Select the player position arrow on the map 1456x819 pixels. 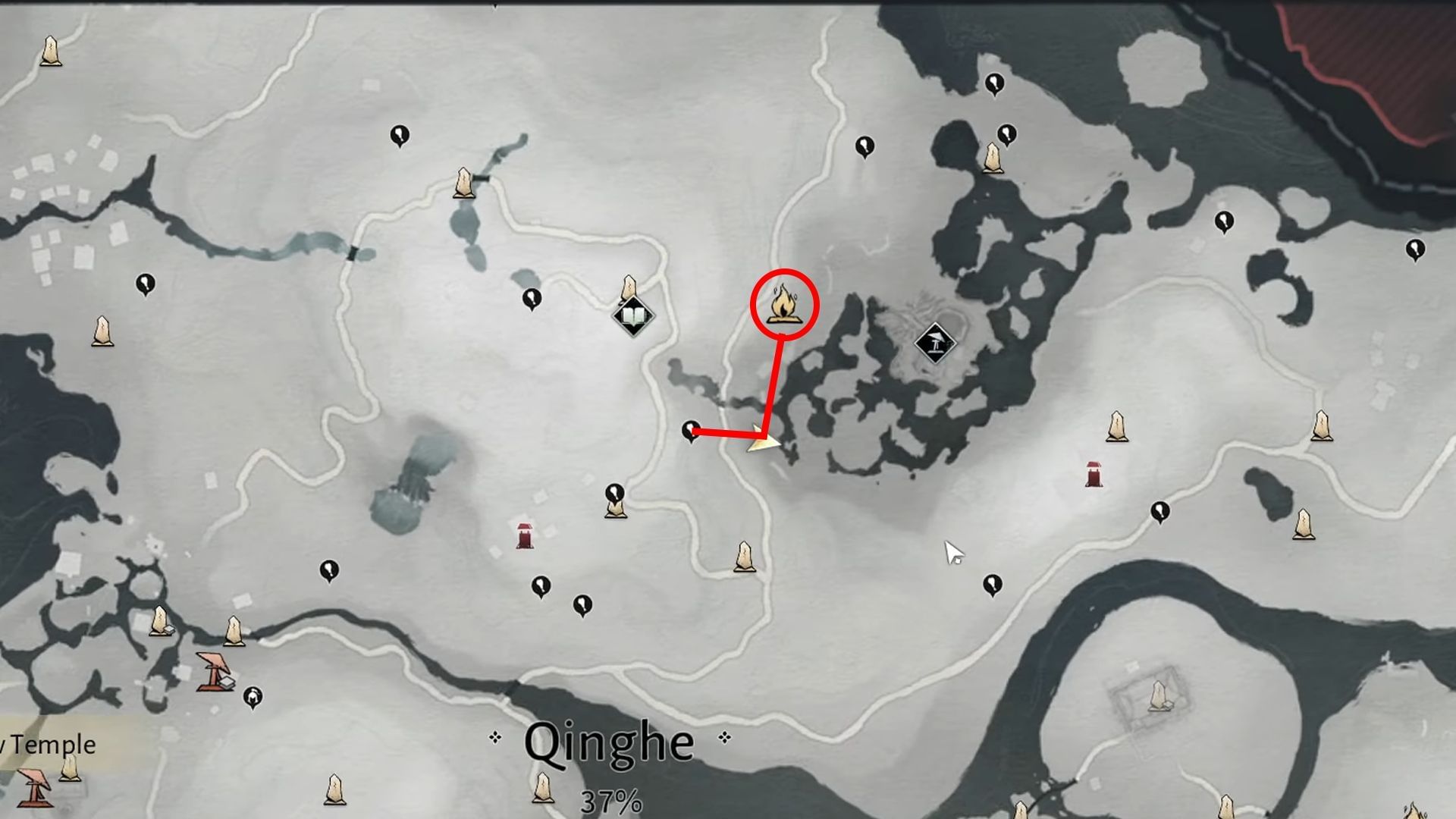(762, 442)
